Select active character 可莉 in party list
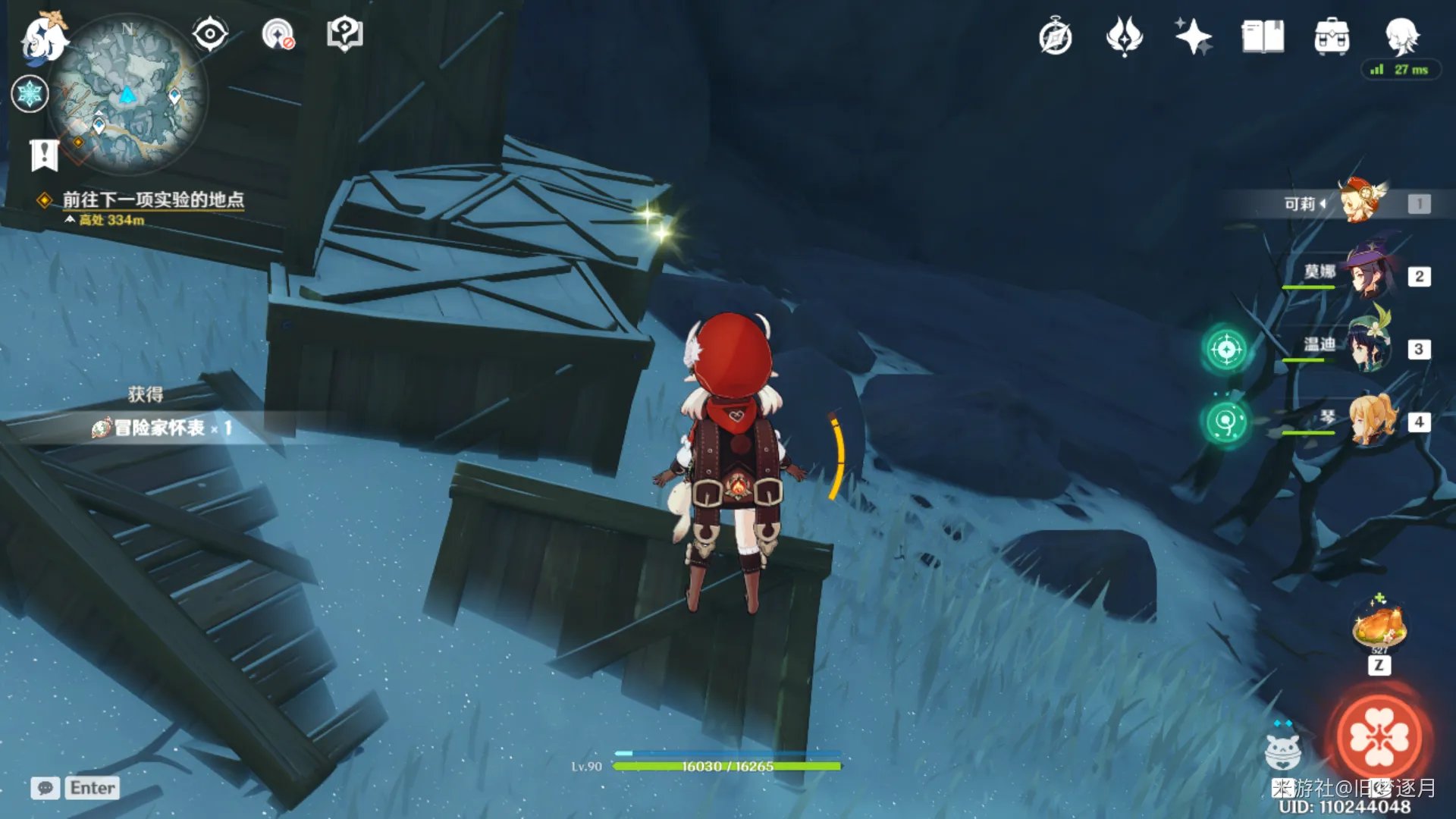This screenshot has height=819, width=1456. 1362,202
